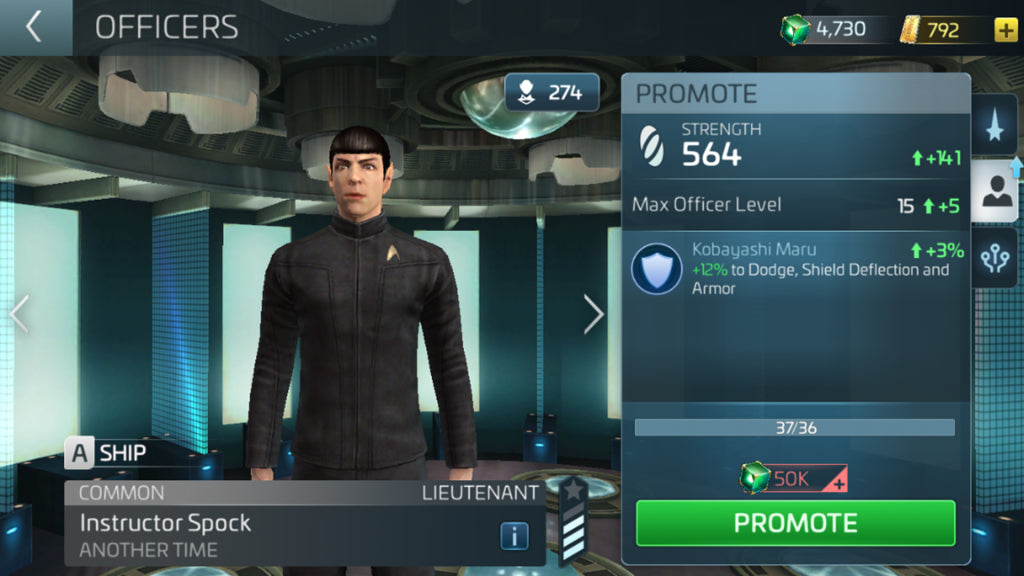
Task: Open Instructor Spock's info details
Action: tap(514, 536)
